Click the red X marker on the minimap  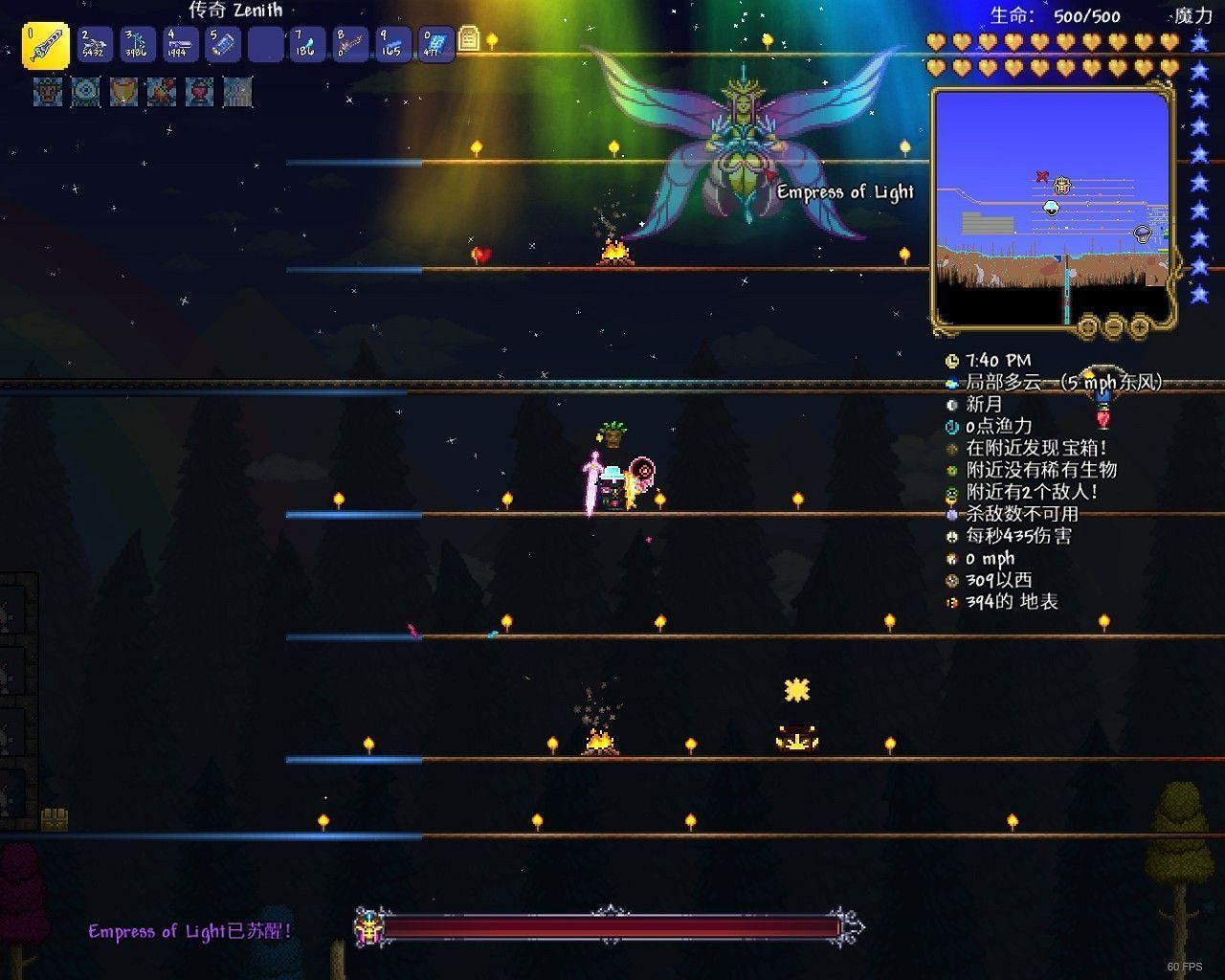[x=1041, y=176]
